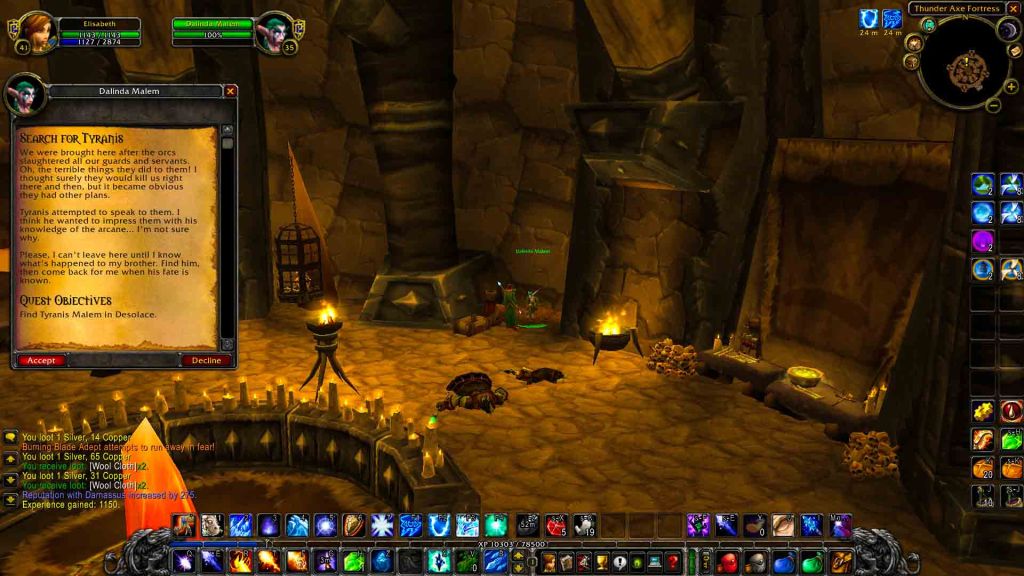Viewport: 1024px width, 576px height.
Task: Accept the Search for Tyranis quest
Action: pyautogui.click(x=41, y=360)
